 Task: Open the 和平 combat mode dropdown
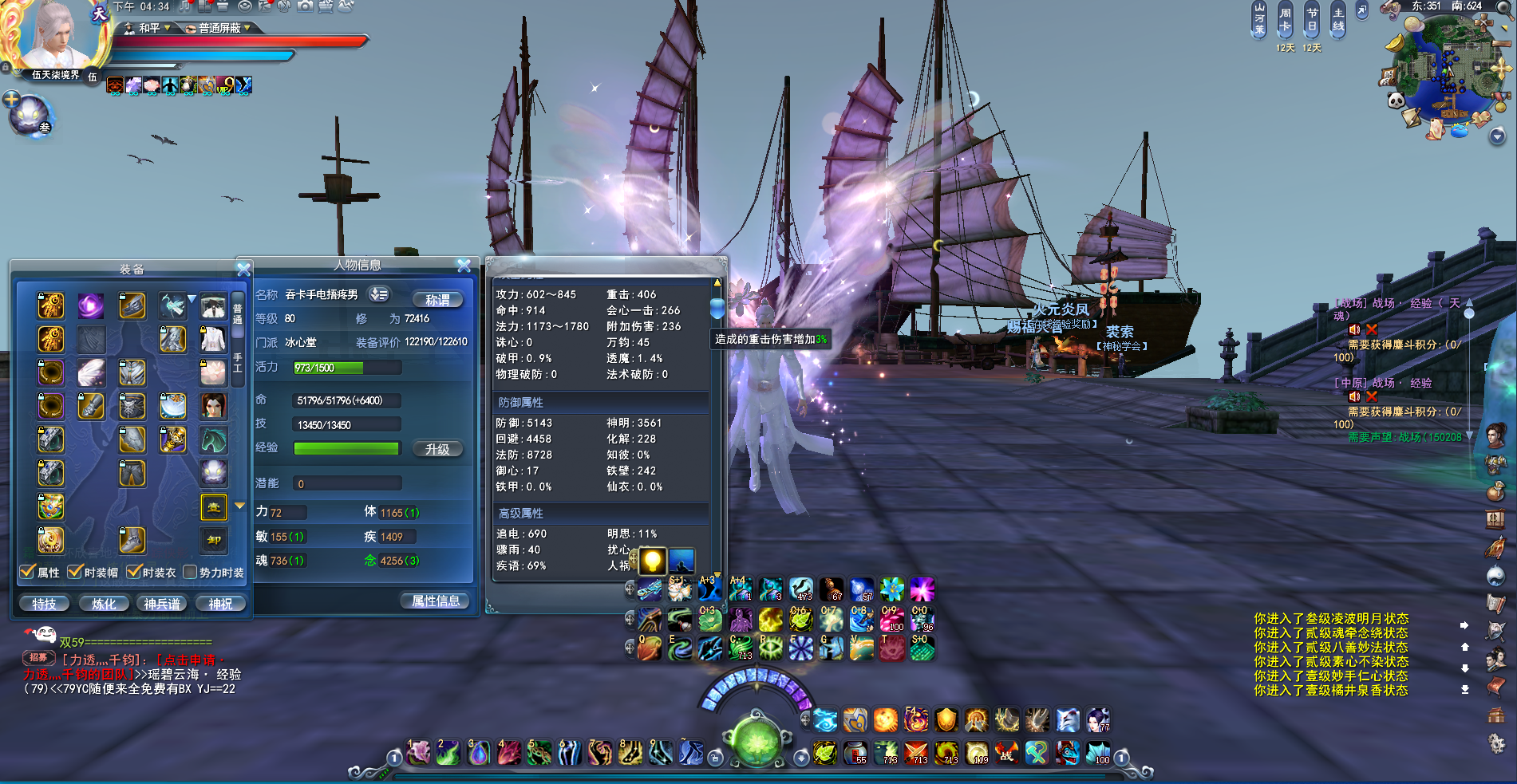(x=150, y=28)
